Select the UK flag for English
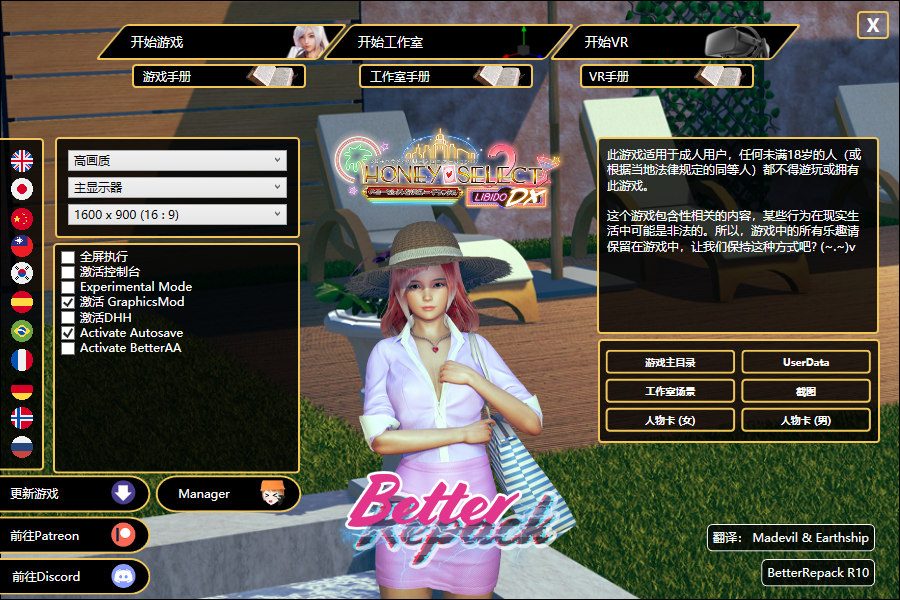900x600 pixels. 22,160
